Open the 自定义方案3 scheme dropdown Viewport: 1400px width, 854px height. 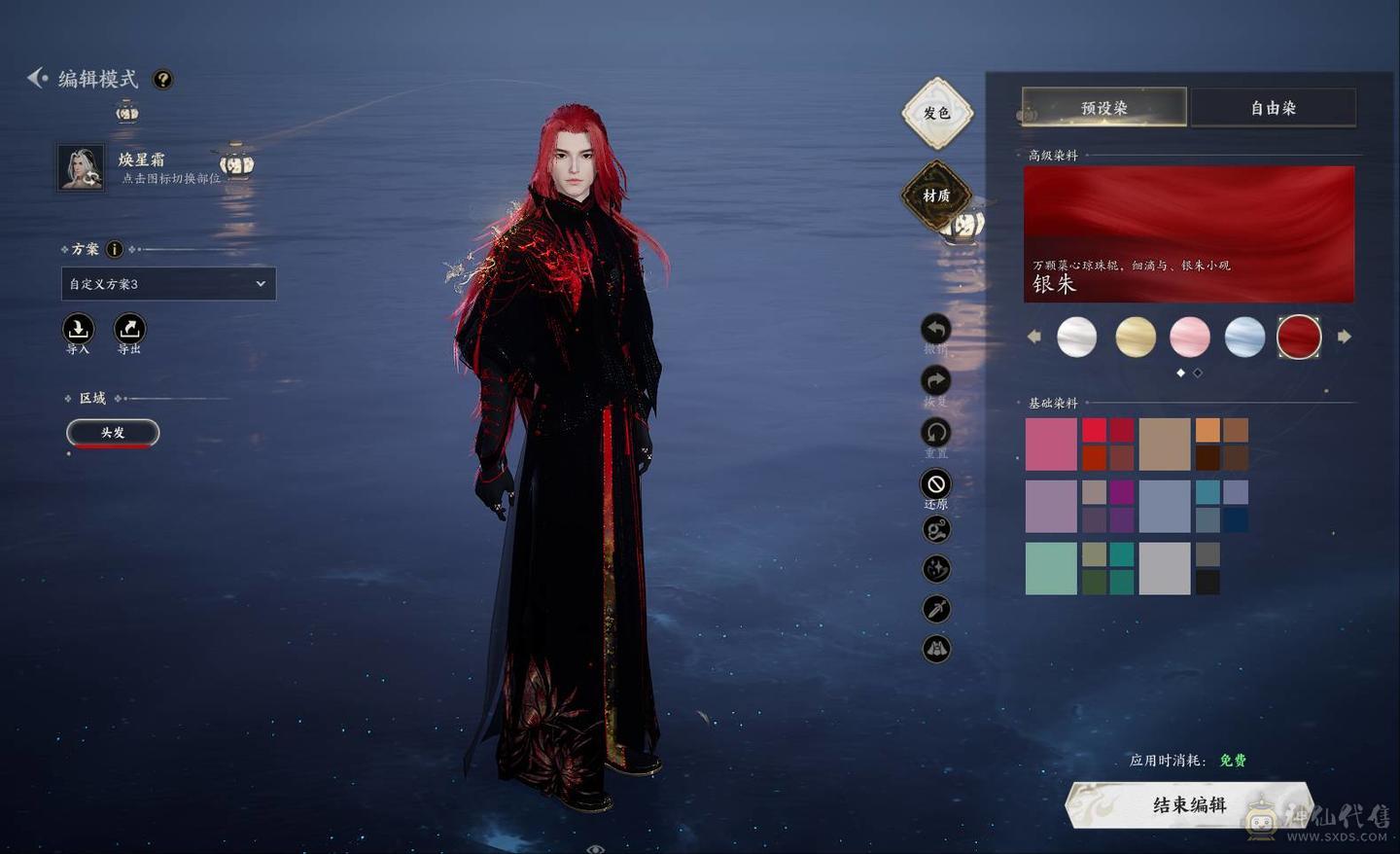(168, 284)
